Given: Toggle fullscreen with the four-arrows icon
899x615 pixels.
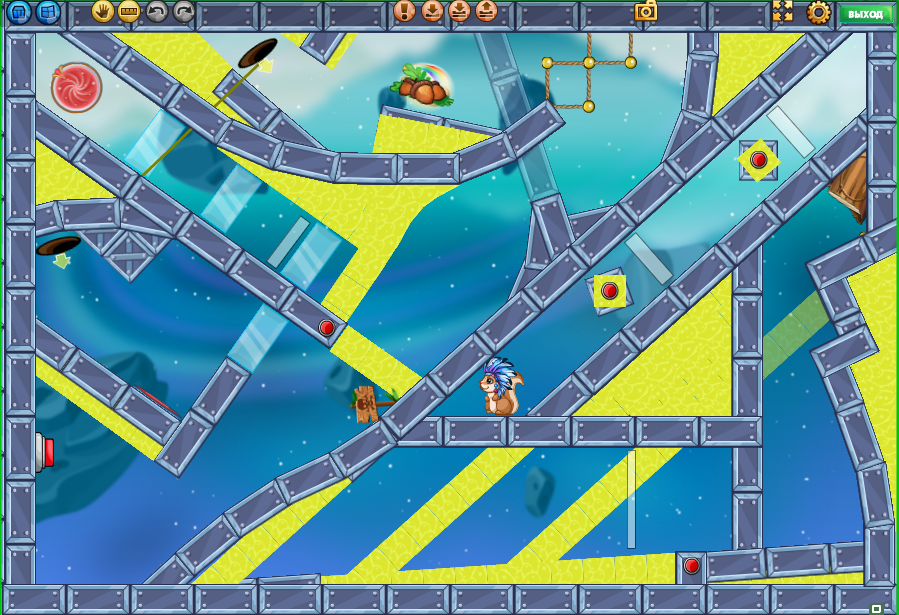Looking at the screenshot, I should click(x=782, y=12).
